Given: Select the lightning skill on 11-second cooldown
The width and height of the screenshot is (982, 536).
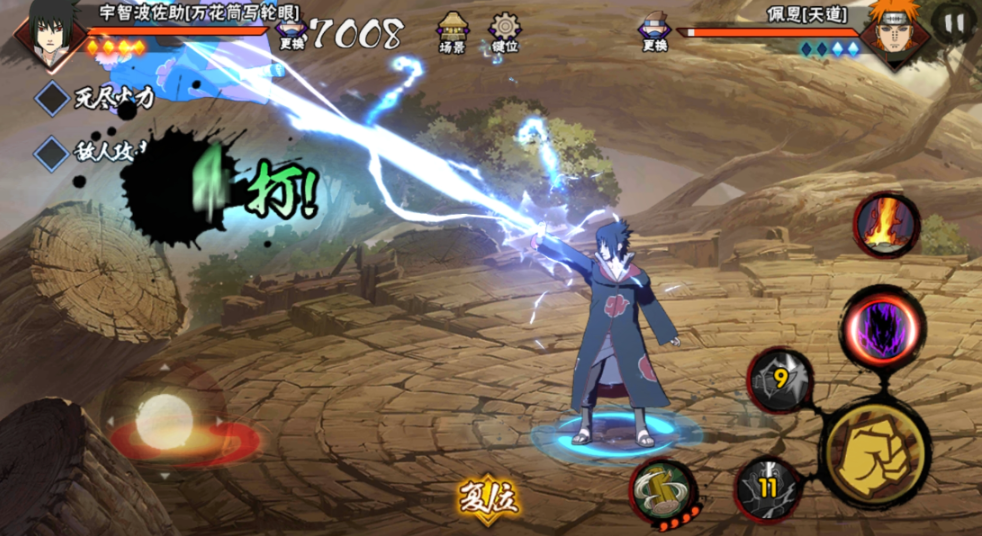Looking at the screenshot, I should tap(768, 488).
